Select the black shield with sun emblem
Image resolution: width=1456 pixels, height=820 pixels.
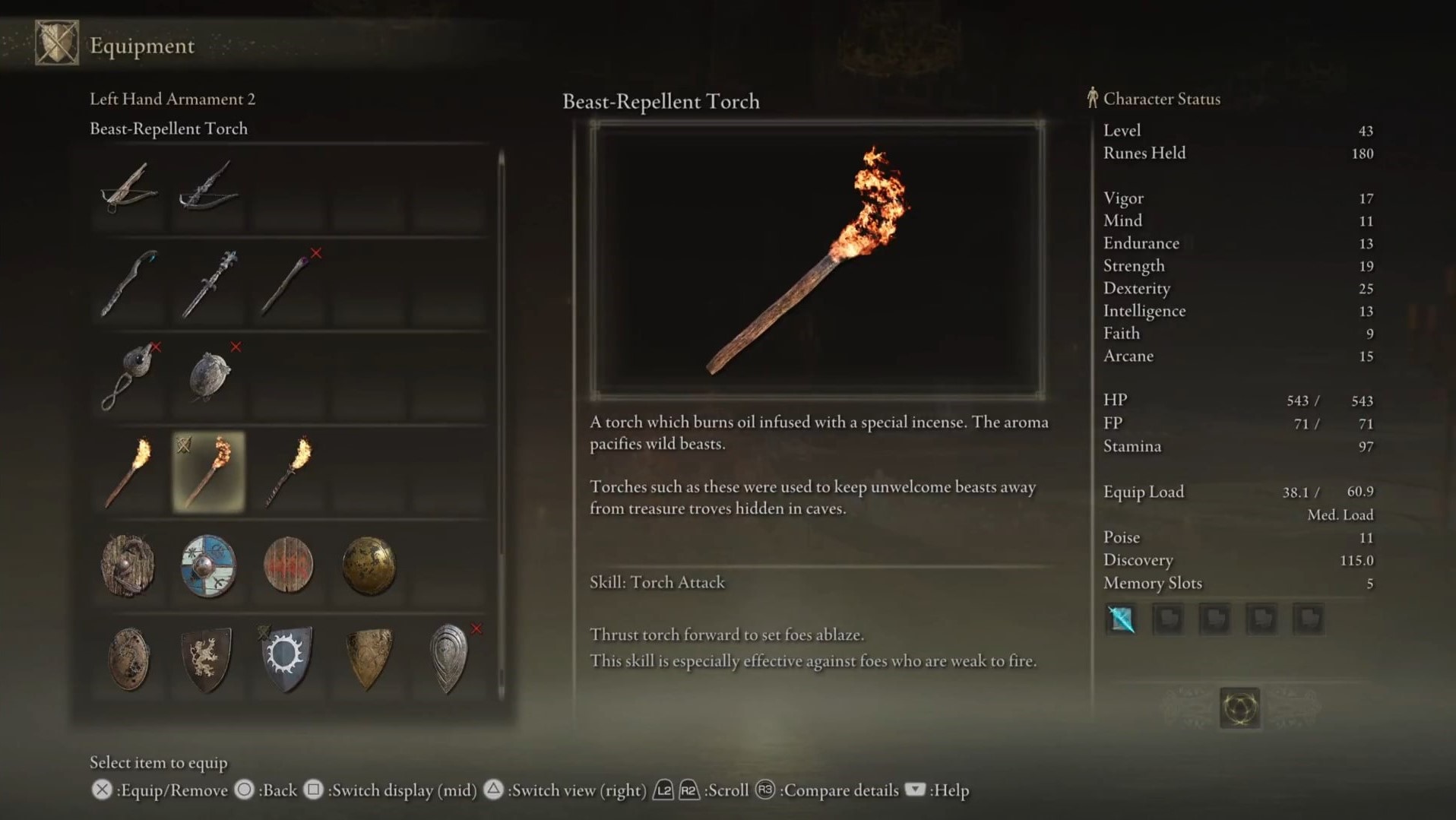[289, 660]
